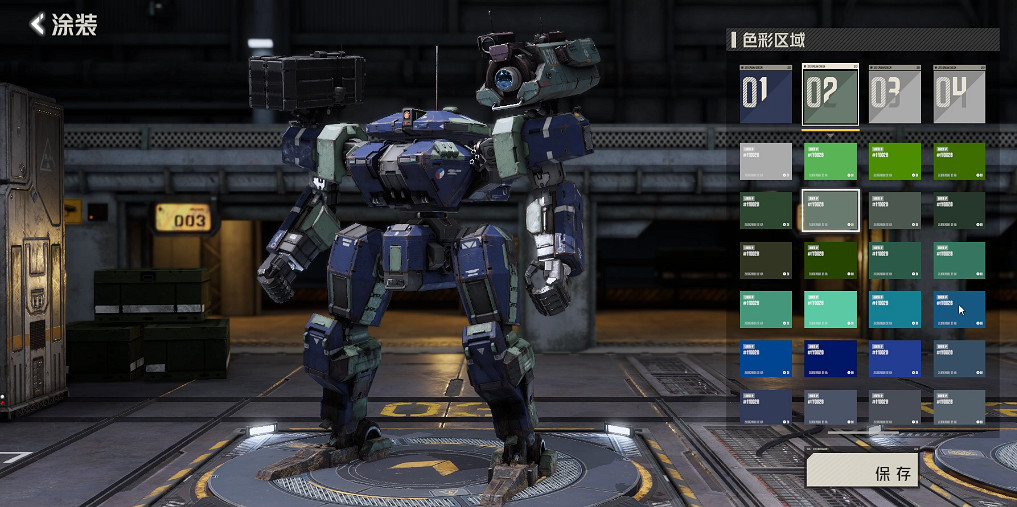Choose color region 03
Image resolution: width=1017 pixels, height=507 pixels.
click(894, 94)
